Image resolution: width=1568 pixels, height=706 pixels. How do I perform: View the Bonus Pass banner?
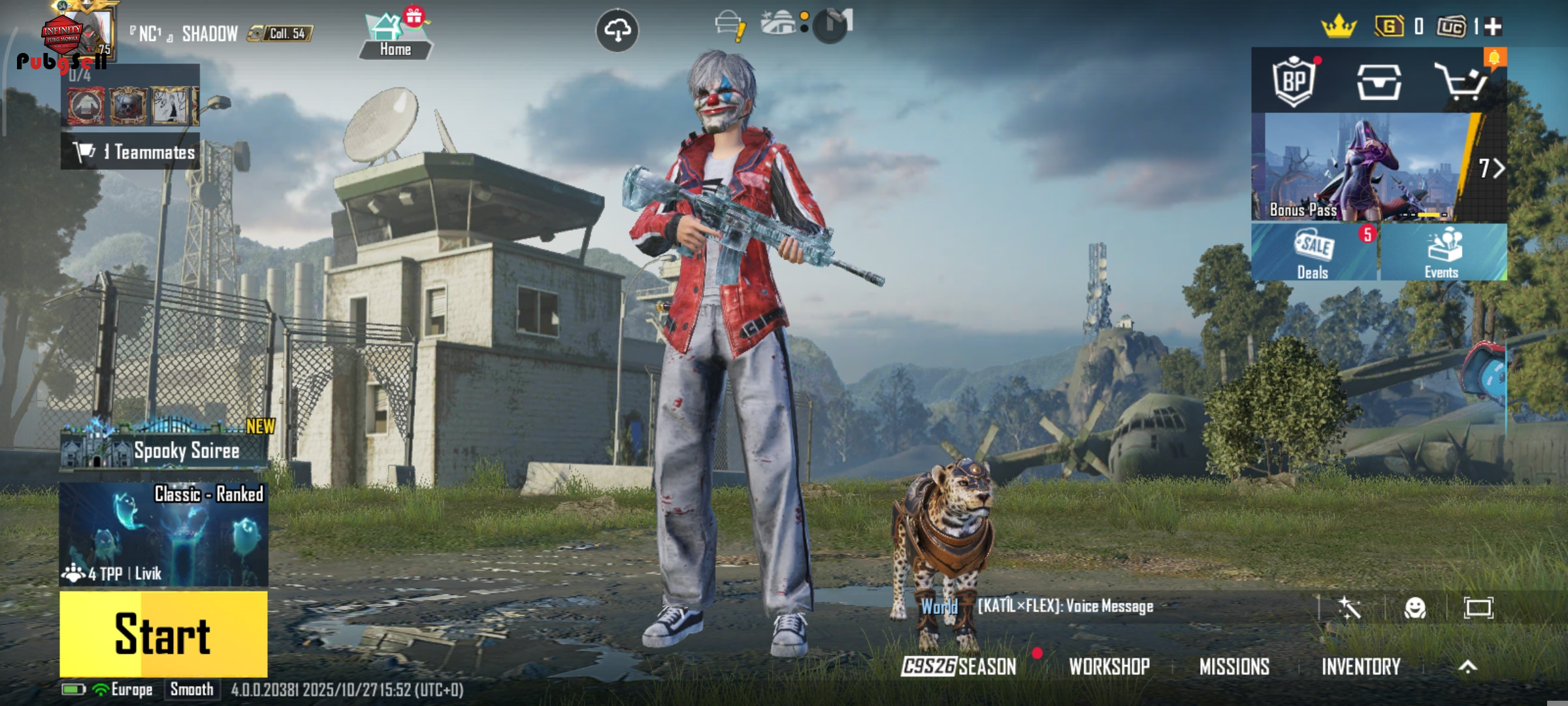click(x=1365, y=167)
